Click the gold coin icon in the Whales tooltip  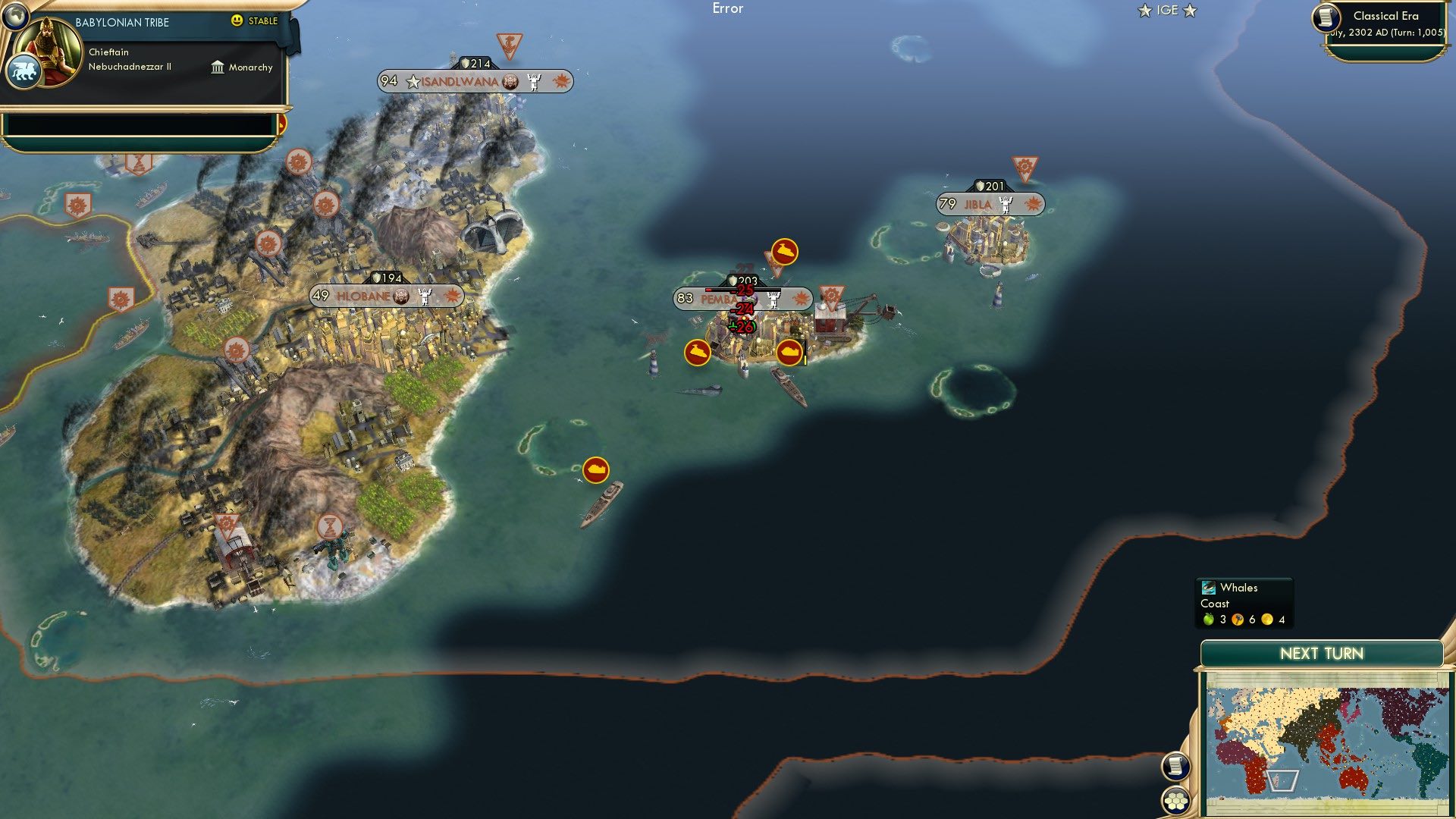[x=1267, y=619]
